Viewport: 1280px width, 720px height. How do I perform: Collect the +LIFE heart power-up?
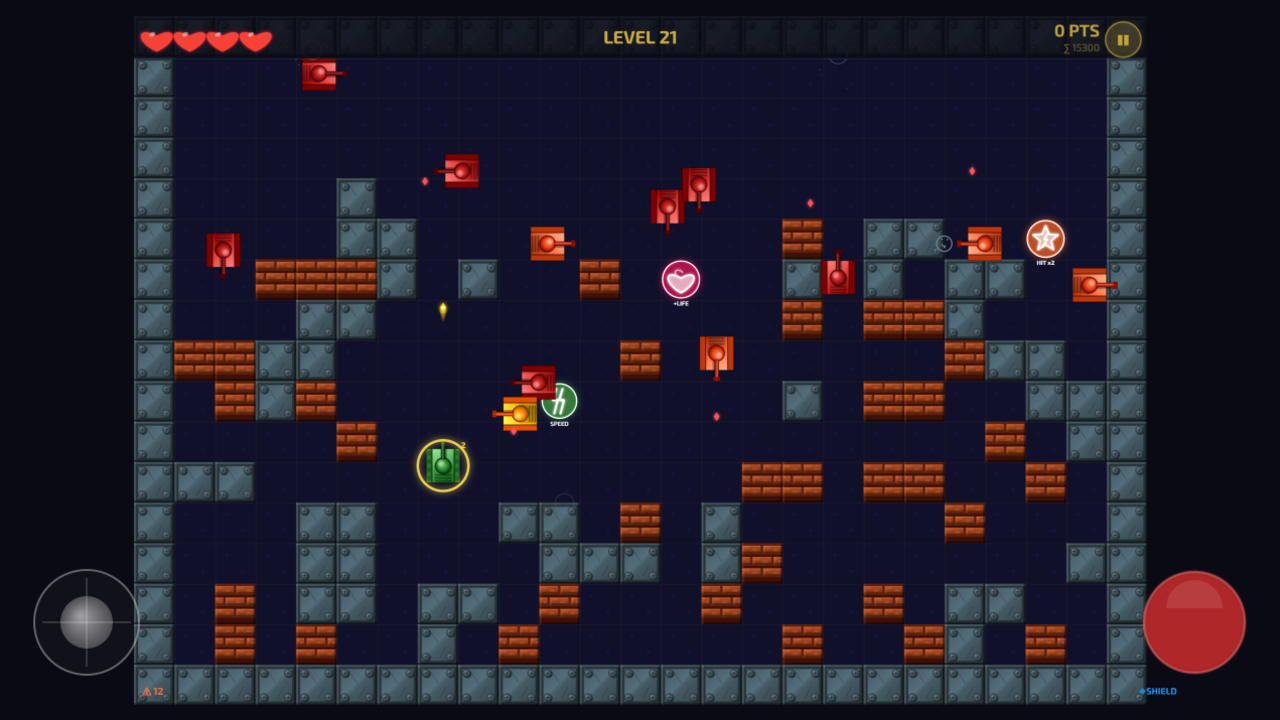[x=680, y=281]
